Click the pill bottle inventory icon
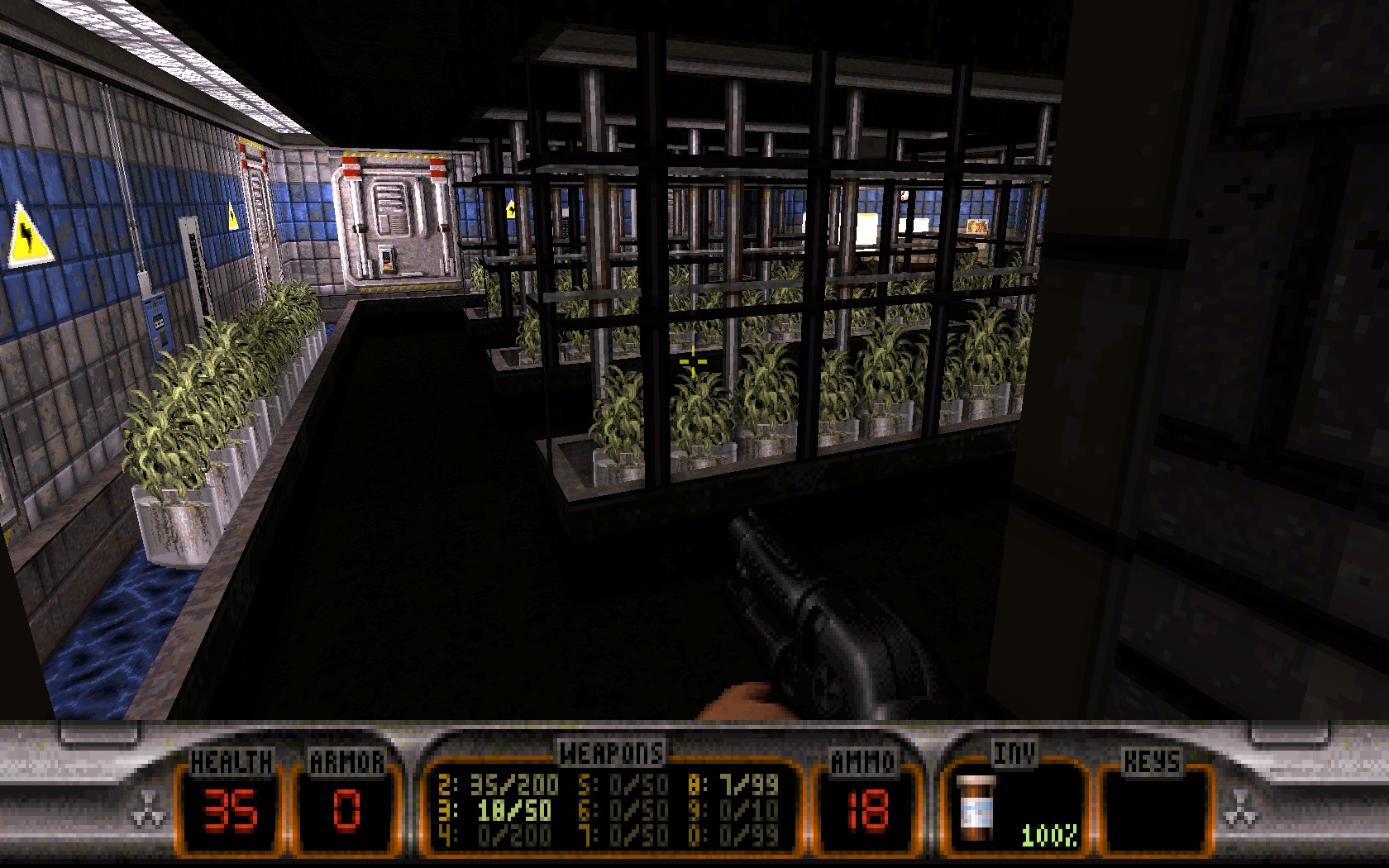Viewport: 1389px width, 868px height. [x=979, y=806]
